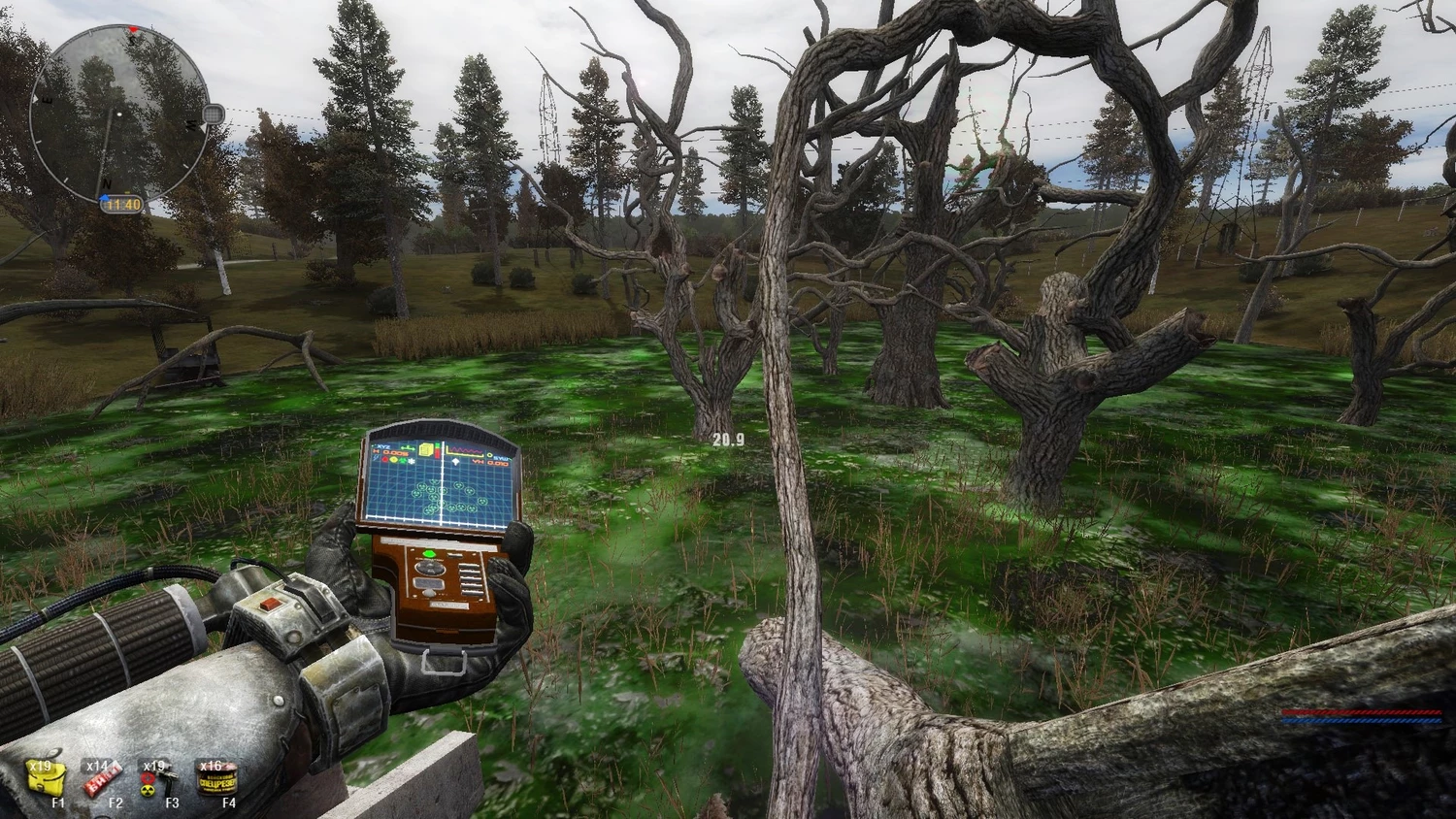This screenshot has height=819, width=1456.
Task: Click the grid icon beside the minimap
Action: [x=214, y=114]
